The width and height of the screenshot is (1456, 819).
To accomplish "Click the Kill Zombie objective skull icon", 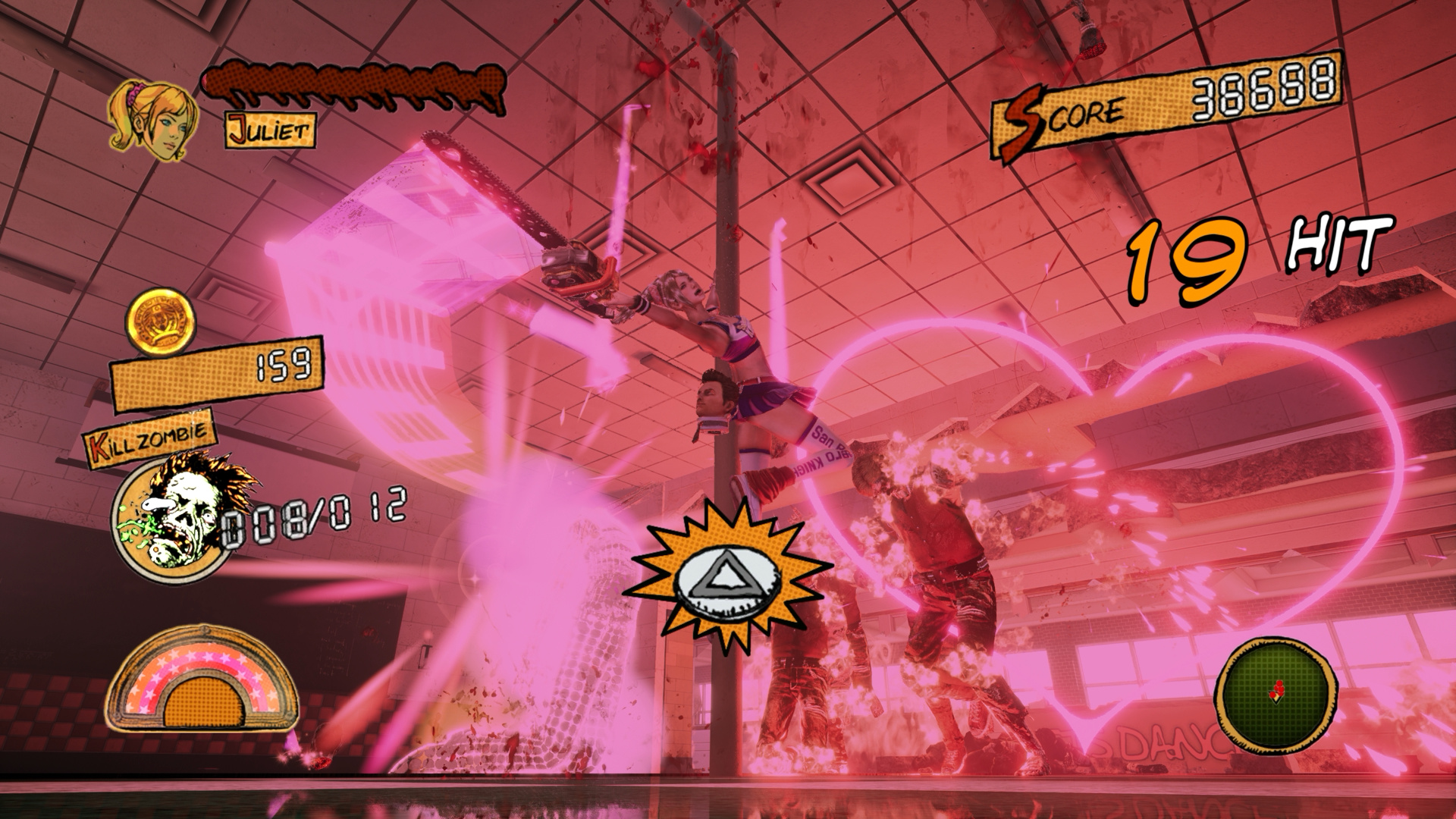I will 174,513.
